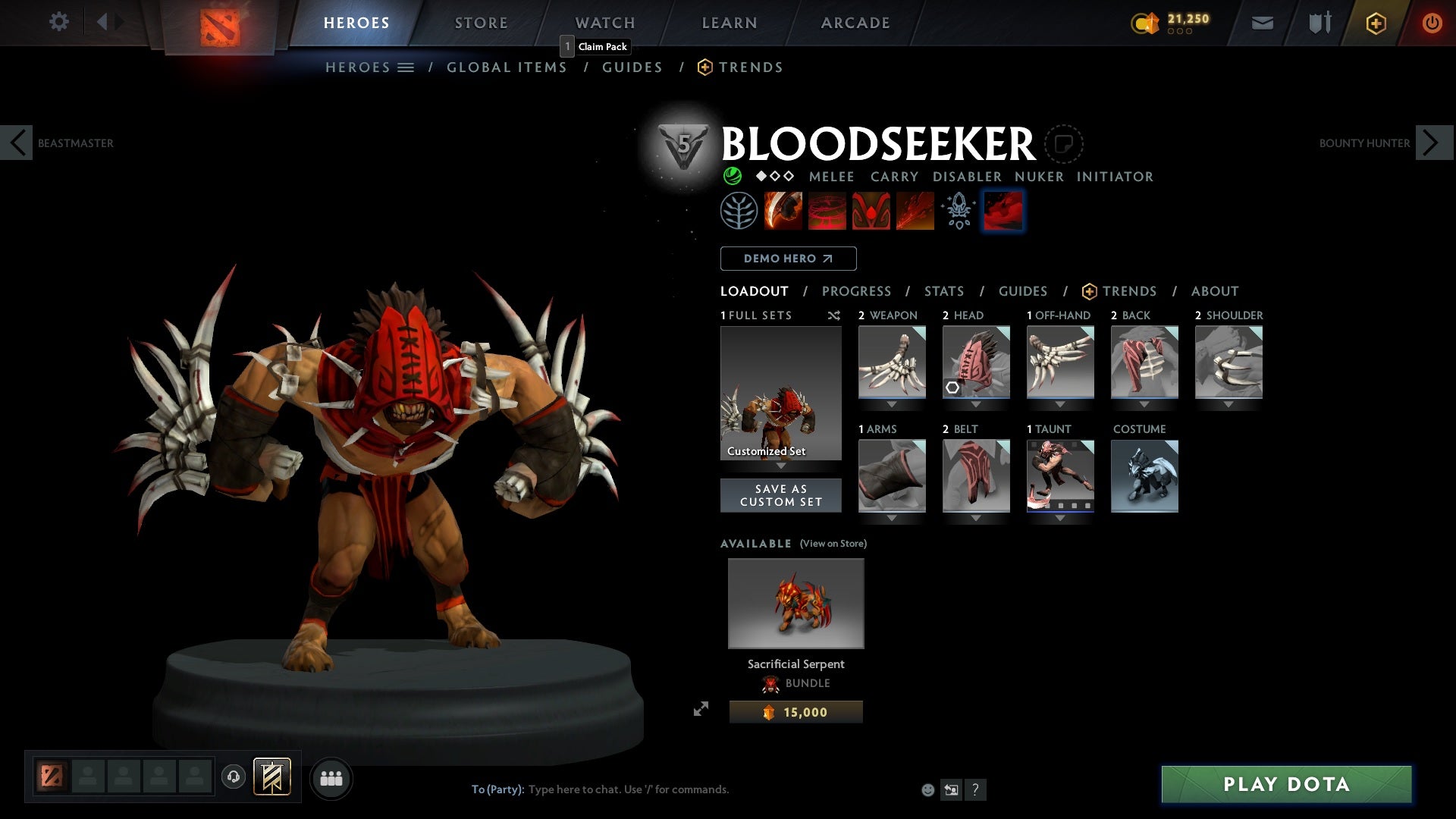Toggle the shuffle icon next to Full Sets
Viewport: 1456px width, 819px height.
tap(834, 316)
